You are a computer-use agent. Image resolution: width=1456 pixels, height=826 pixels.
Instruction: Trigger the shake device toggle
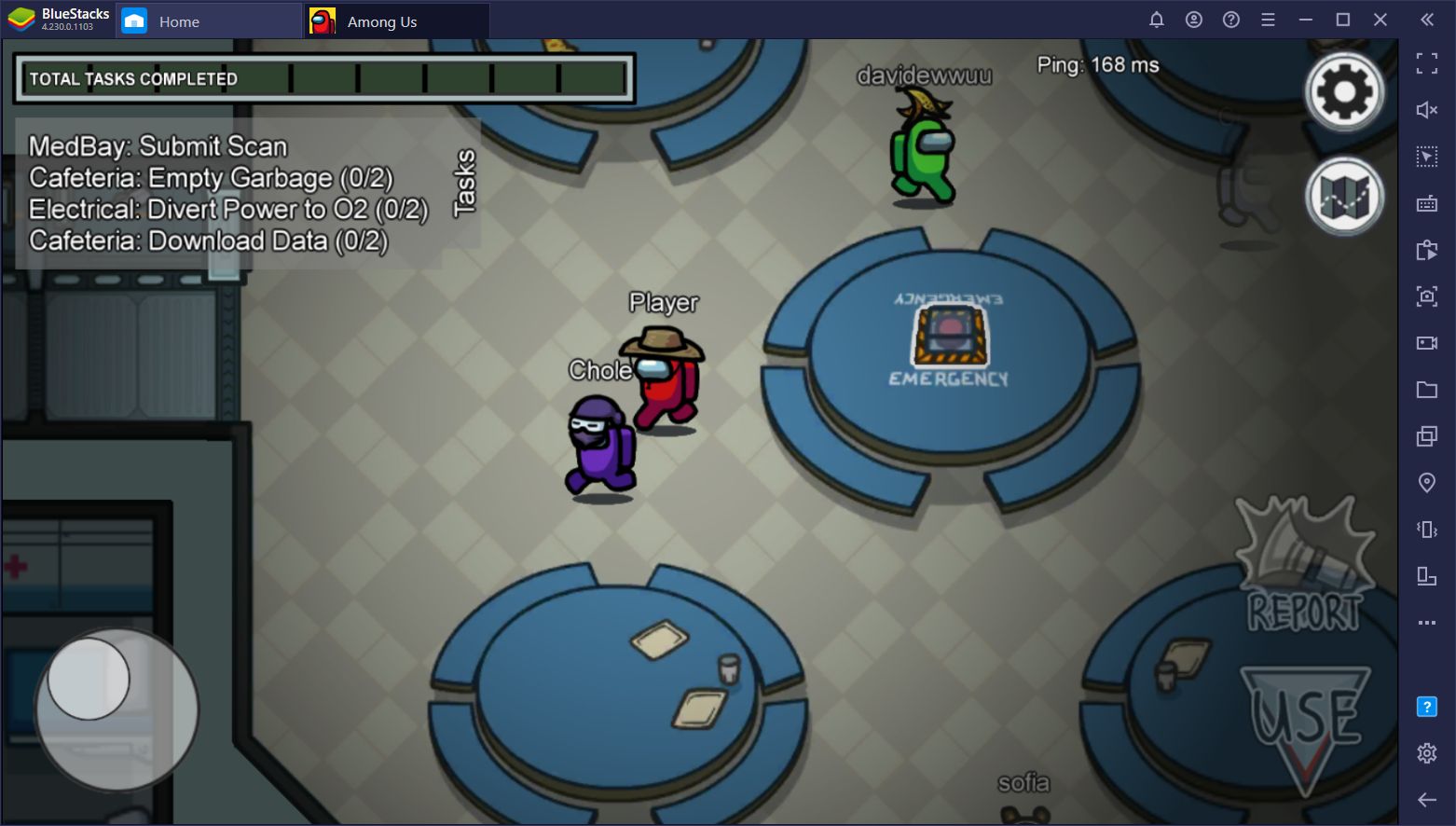[1427, 529]
